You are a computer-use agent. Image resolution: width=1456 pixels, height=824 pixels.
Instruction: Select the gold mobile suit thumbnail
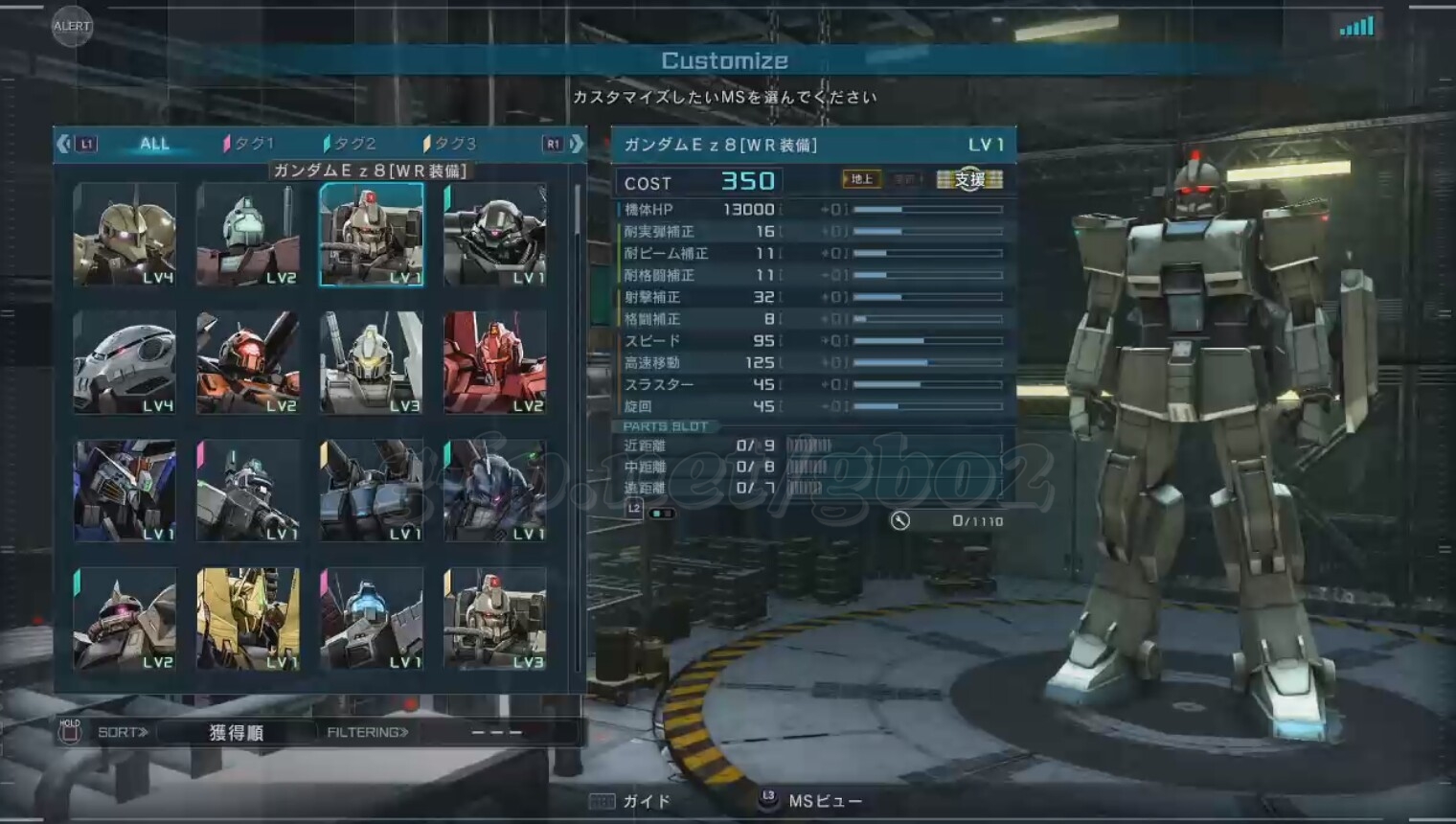(248, 619)
